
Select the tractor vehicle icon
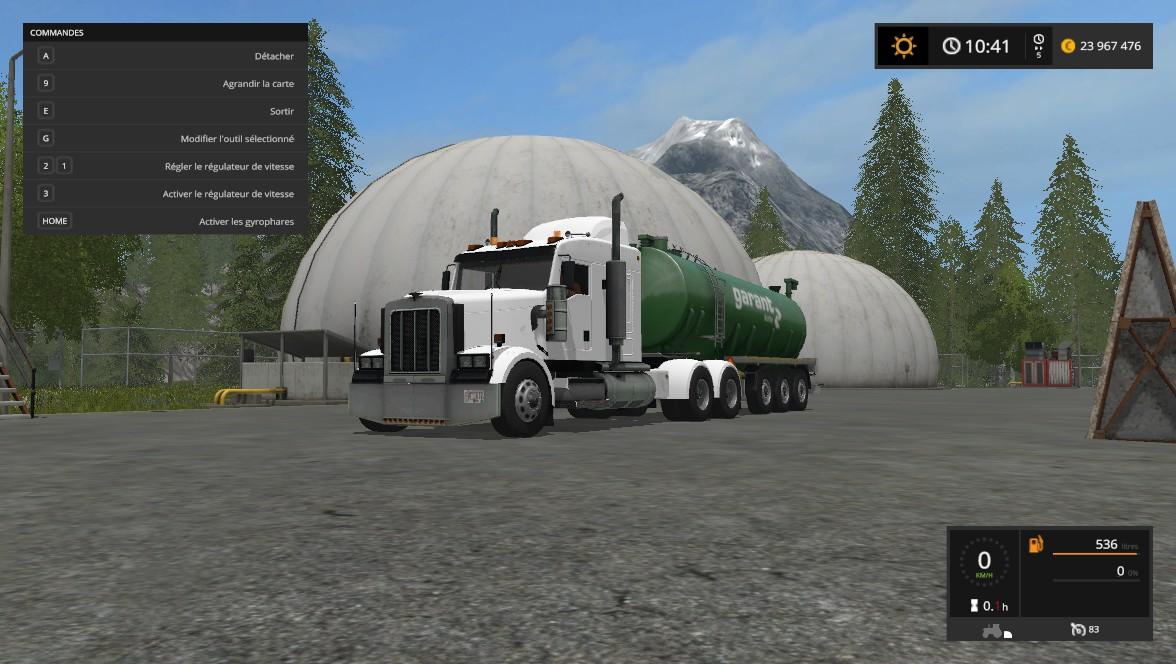click(x=993, y=631)
